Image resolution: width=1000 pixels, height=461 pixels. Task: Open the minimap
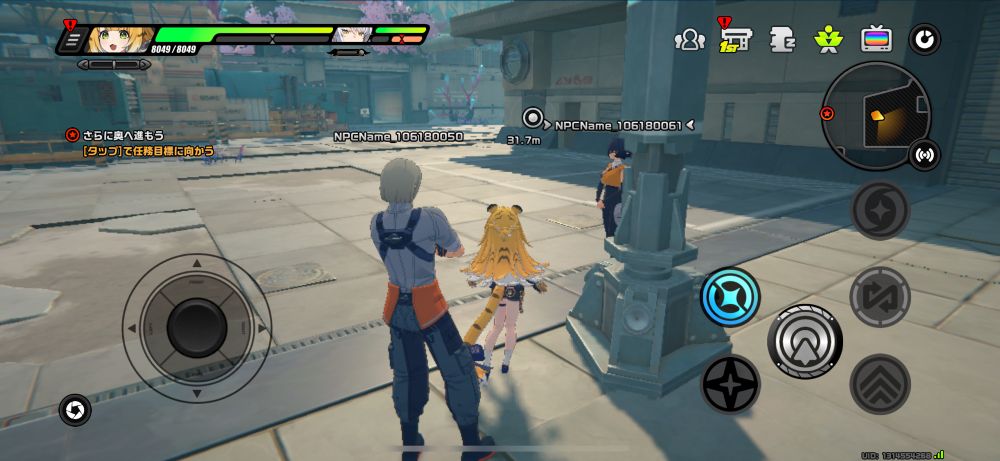click(875, 114)
